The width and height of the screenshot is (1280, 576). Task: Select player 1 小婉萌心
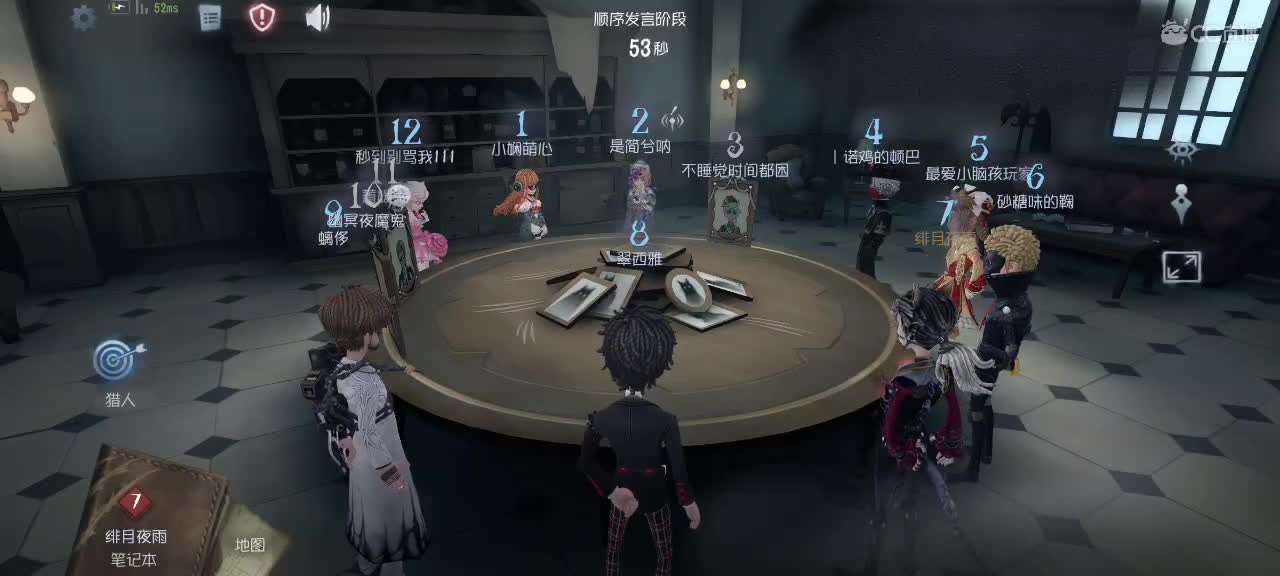coord(521,147)
